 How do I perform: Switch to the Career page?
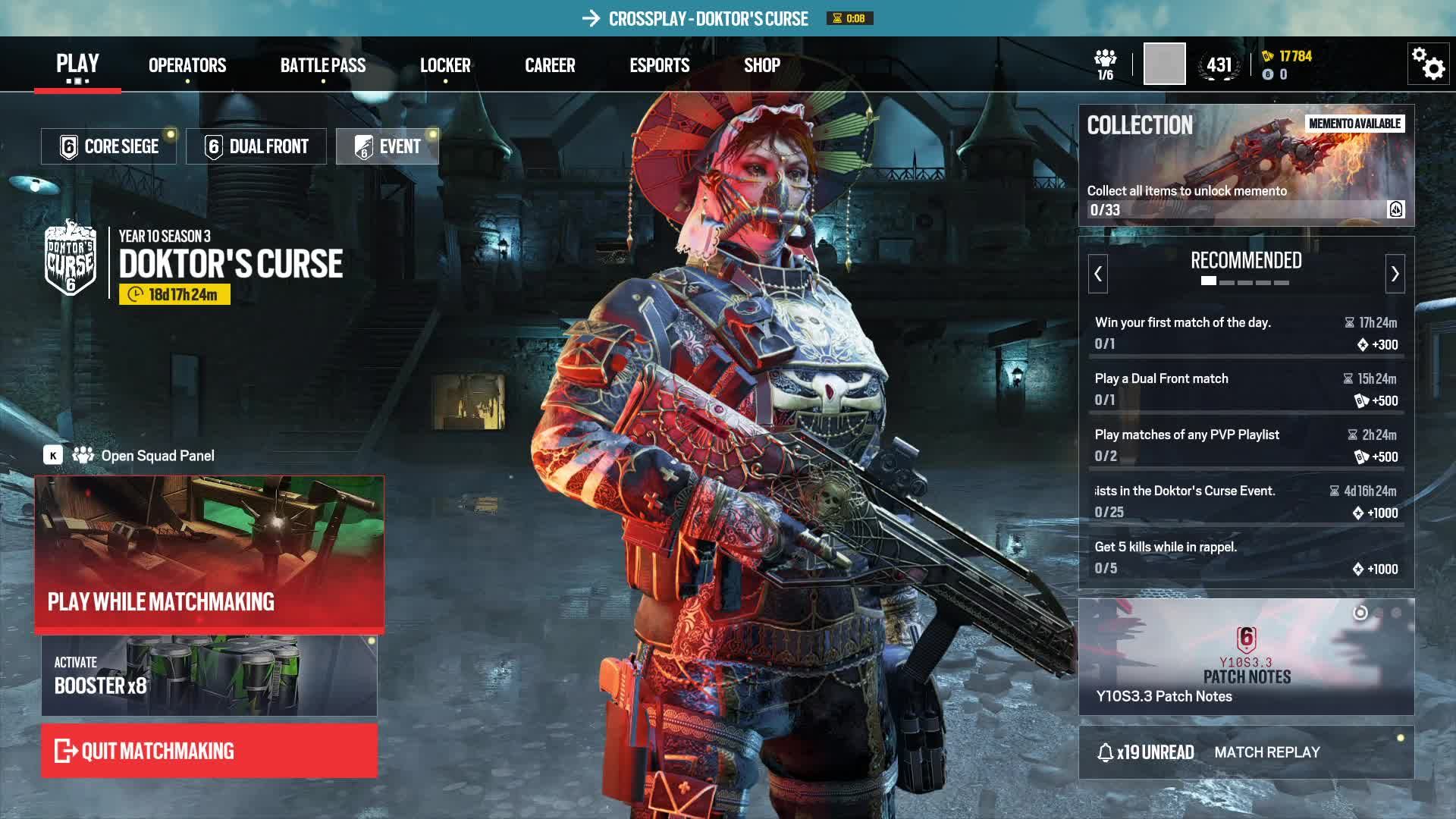pyautogui.click(x=550, y=65)
